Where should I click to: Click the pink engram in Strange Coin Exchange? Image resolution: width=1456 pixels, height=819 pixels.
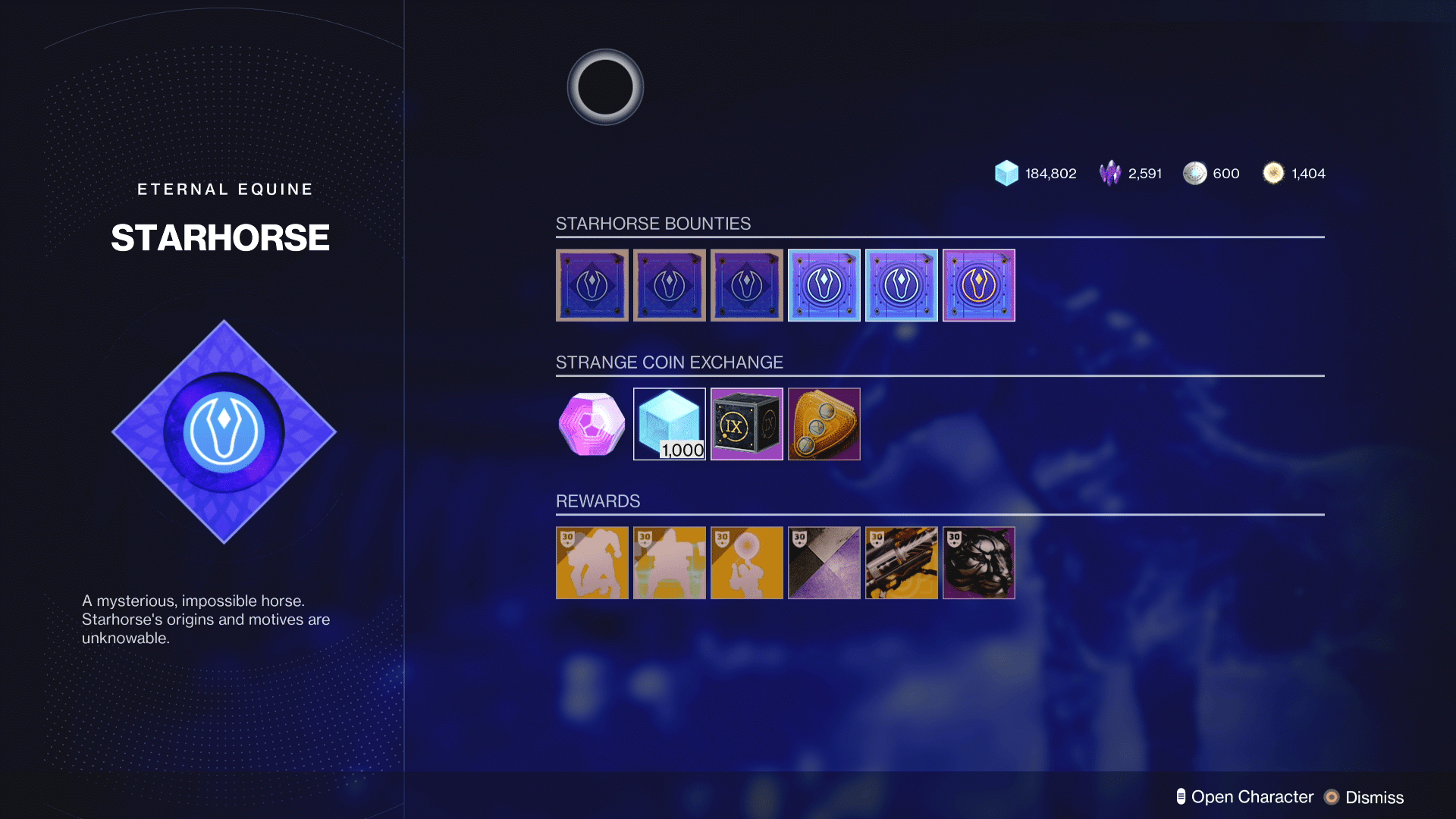pos(591,424)
